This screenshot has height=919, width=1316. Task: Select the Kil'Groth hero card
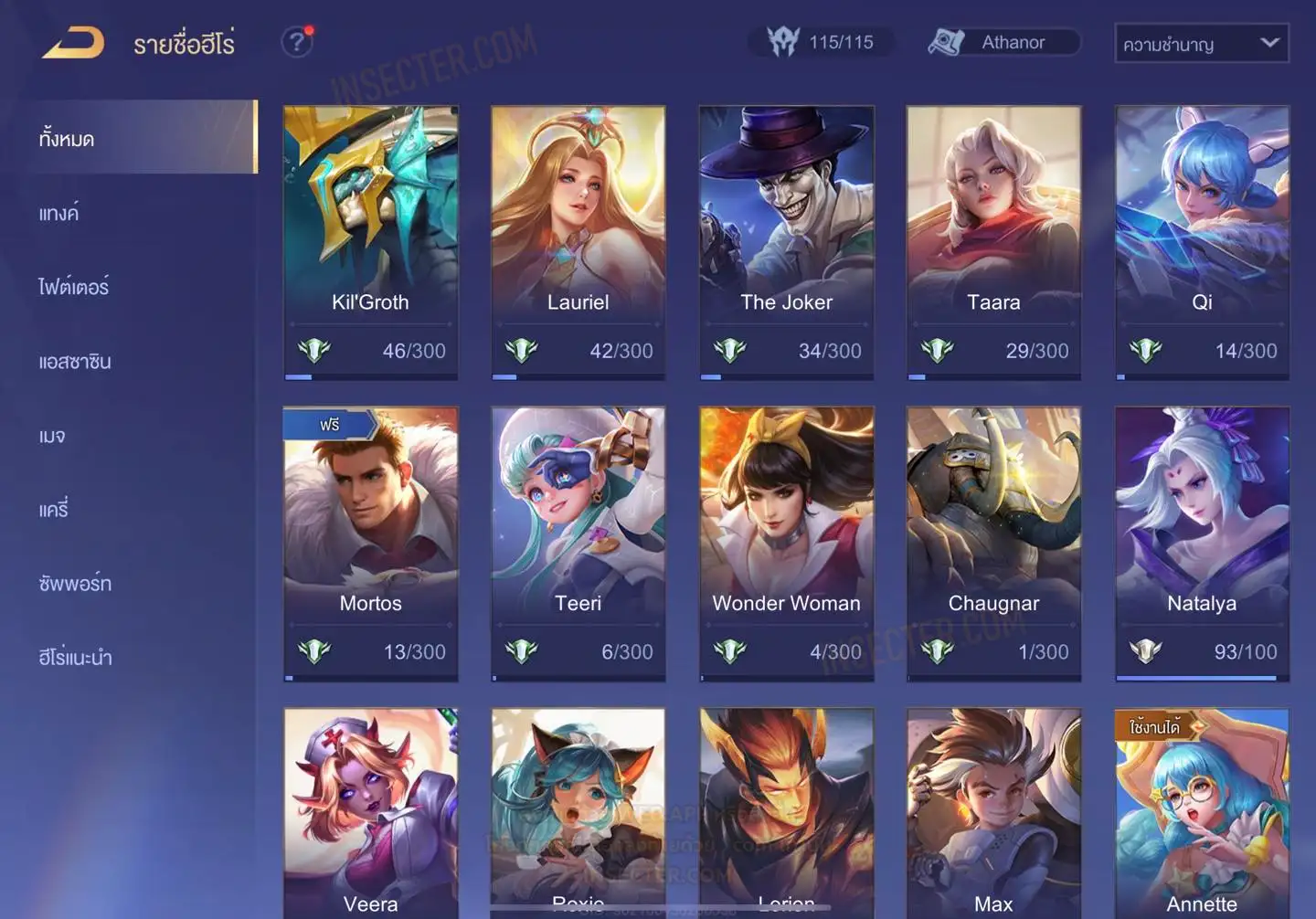click(x=370, y=241)
